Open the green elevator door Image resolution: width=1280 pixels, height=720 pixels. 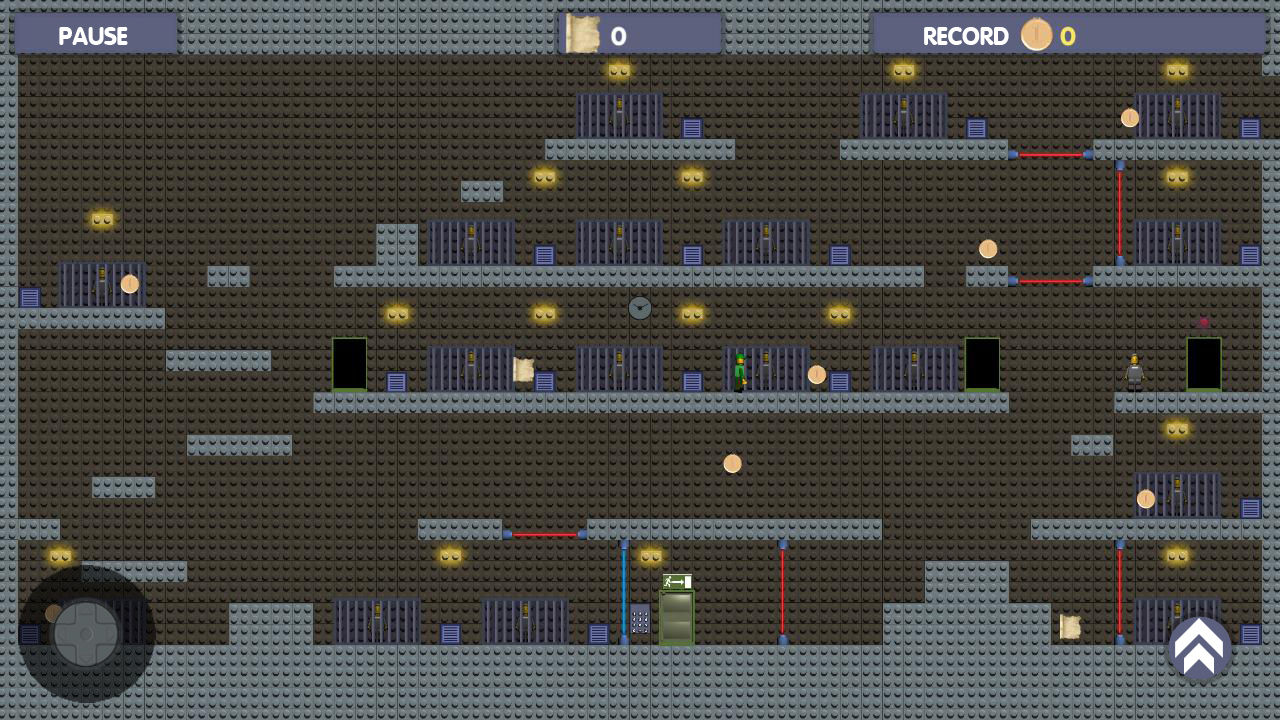point(677,616)
